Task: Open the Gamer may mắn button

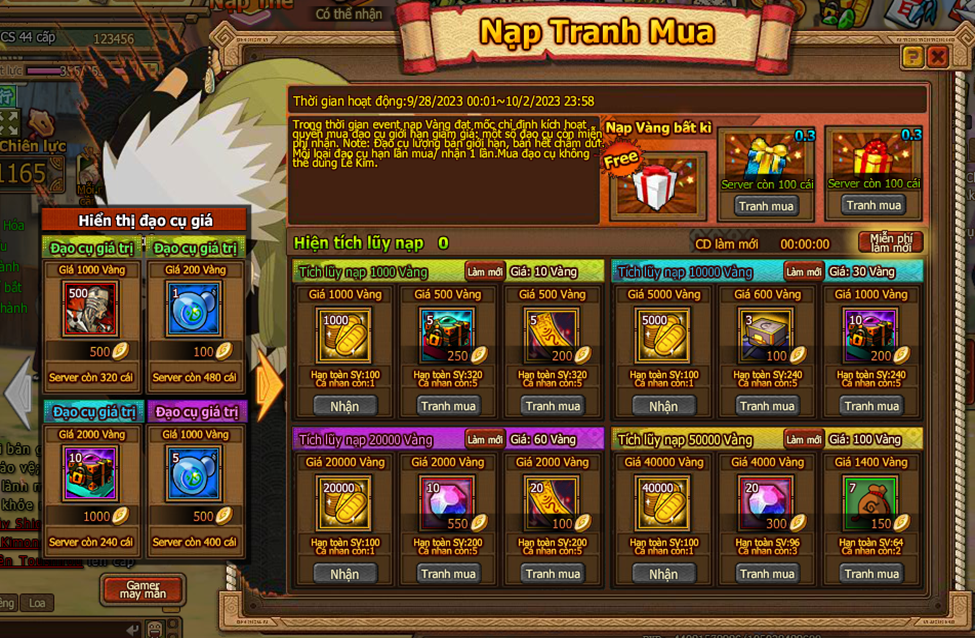Action: pos(141,589)
